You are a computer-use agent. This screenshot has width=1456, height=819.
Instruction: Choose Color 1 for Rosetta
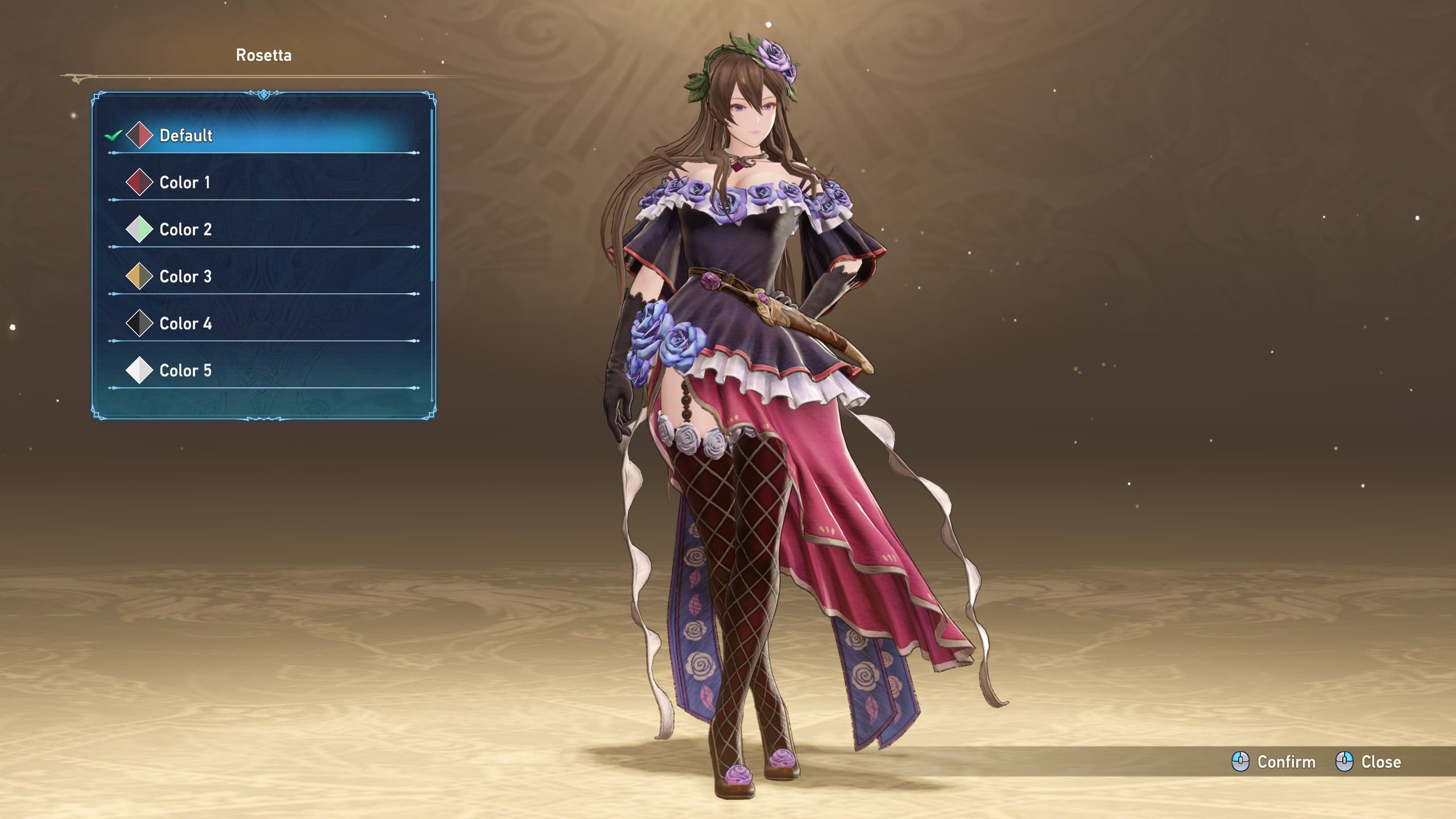coord(185,183)
